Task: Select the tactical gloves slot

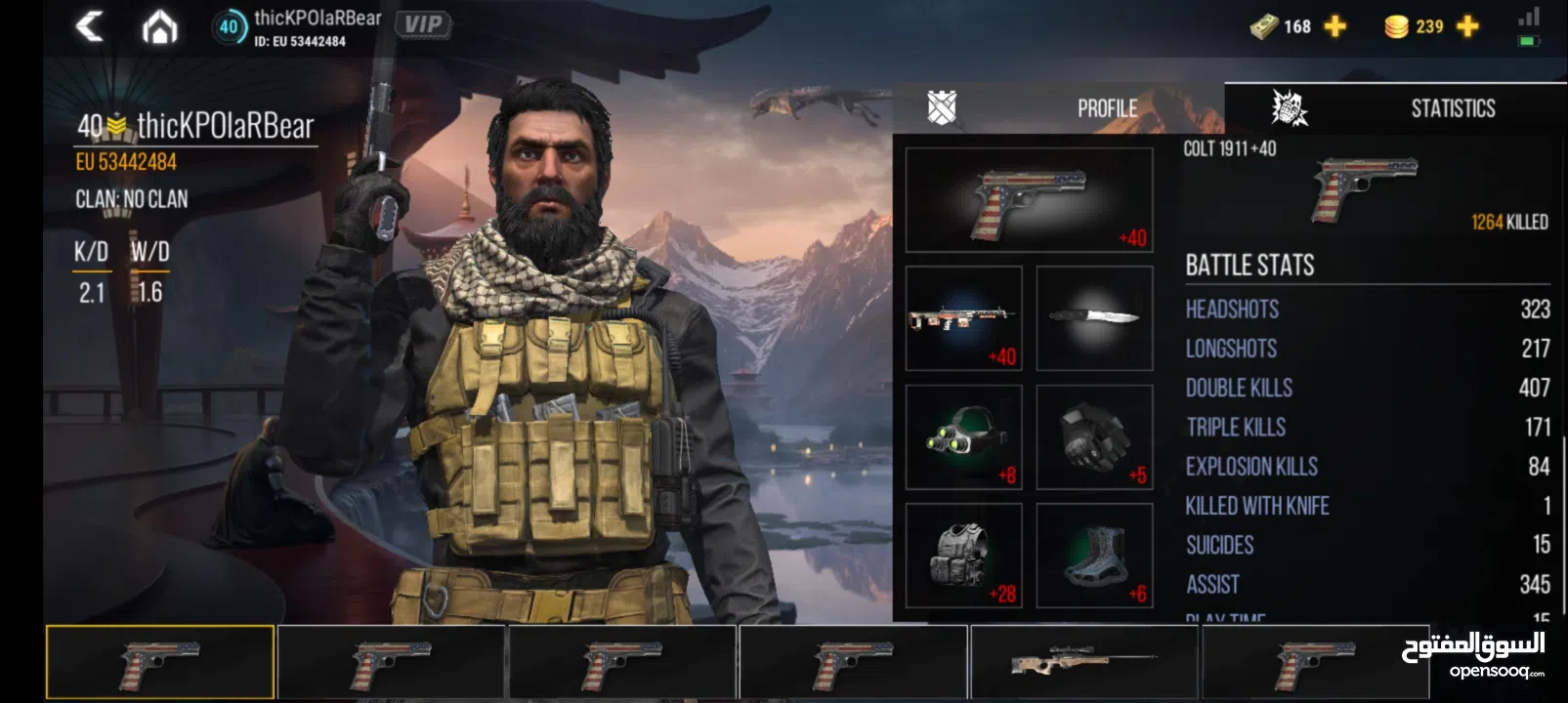Action: pyautogui.click(x=1094, y=436)
